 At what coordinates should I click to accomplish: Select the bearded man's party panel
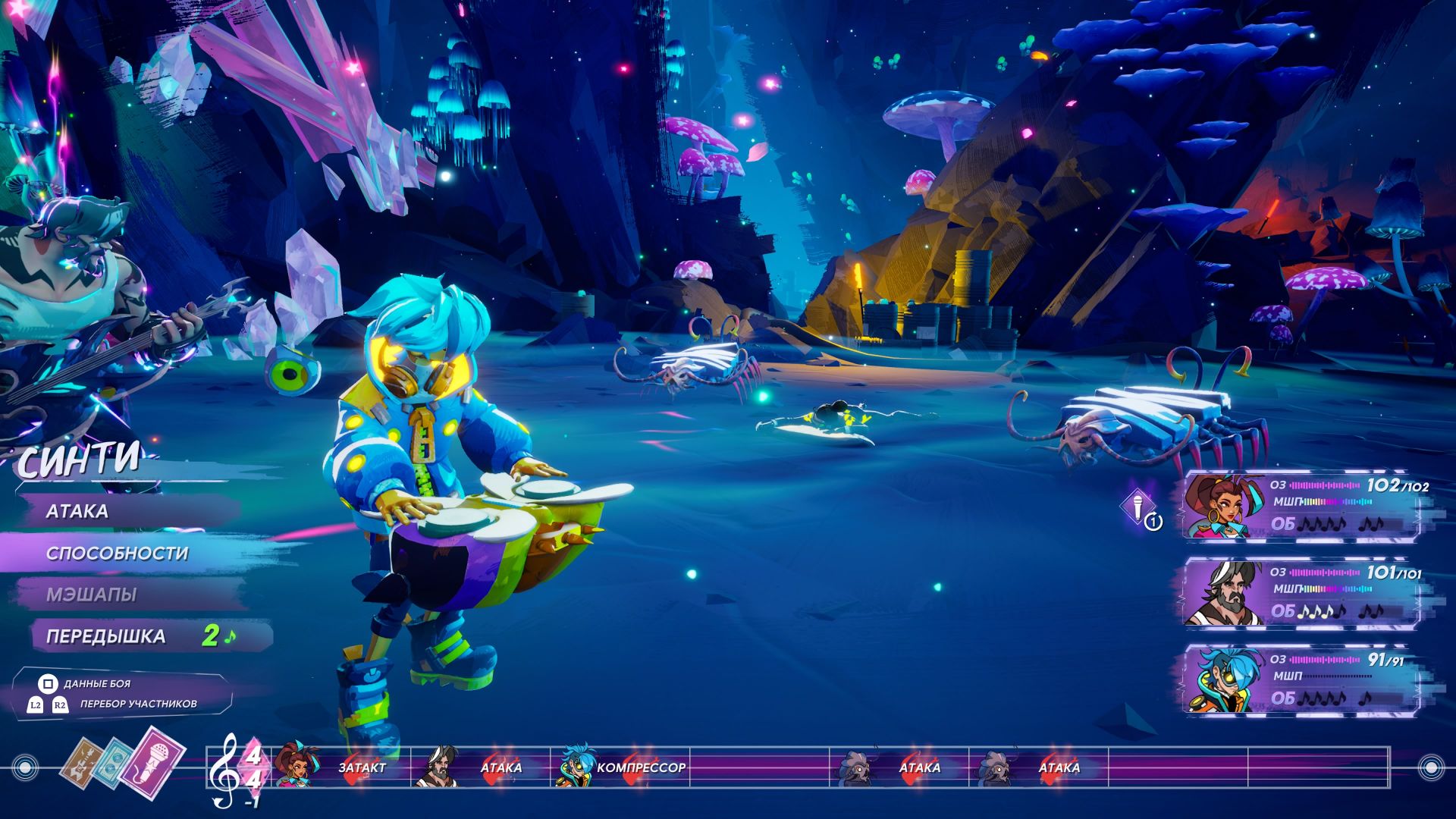click(x=1301, y=593)
